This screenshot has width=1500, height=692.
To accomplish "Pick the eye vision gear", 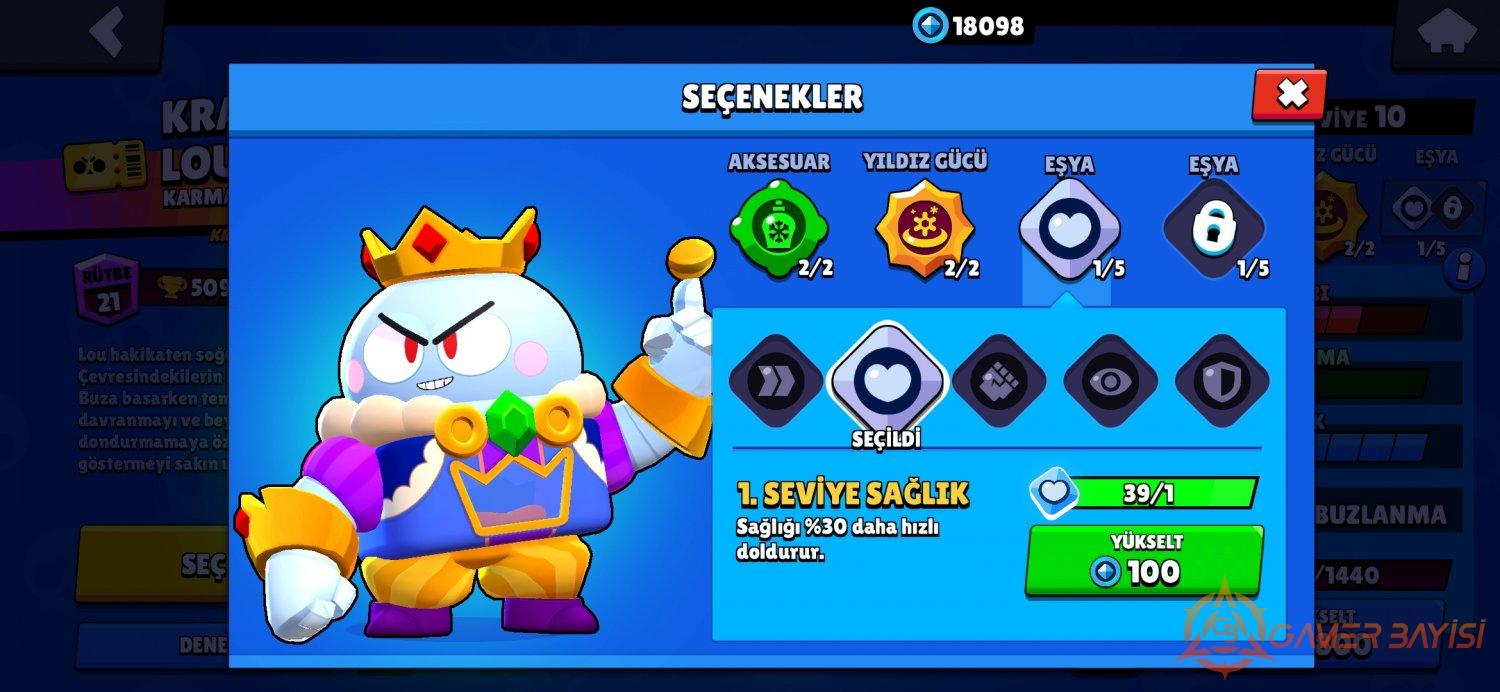I will [x=1110, y=381].
